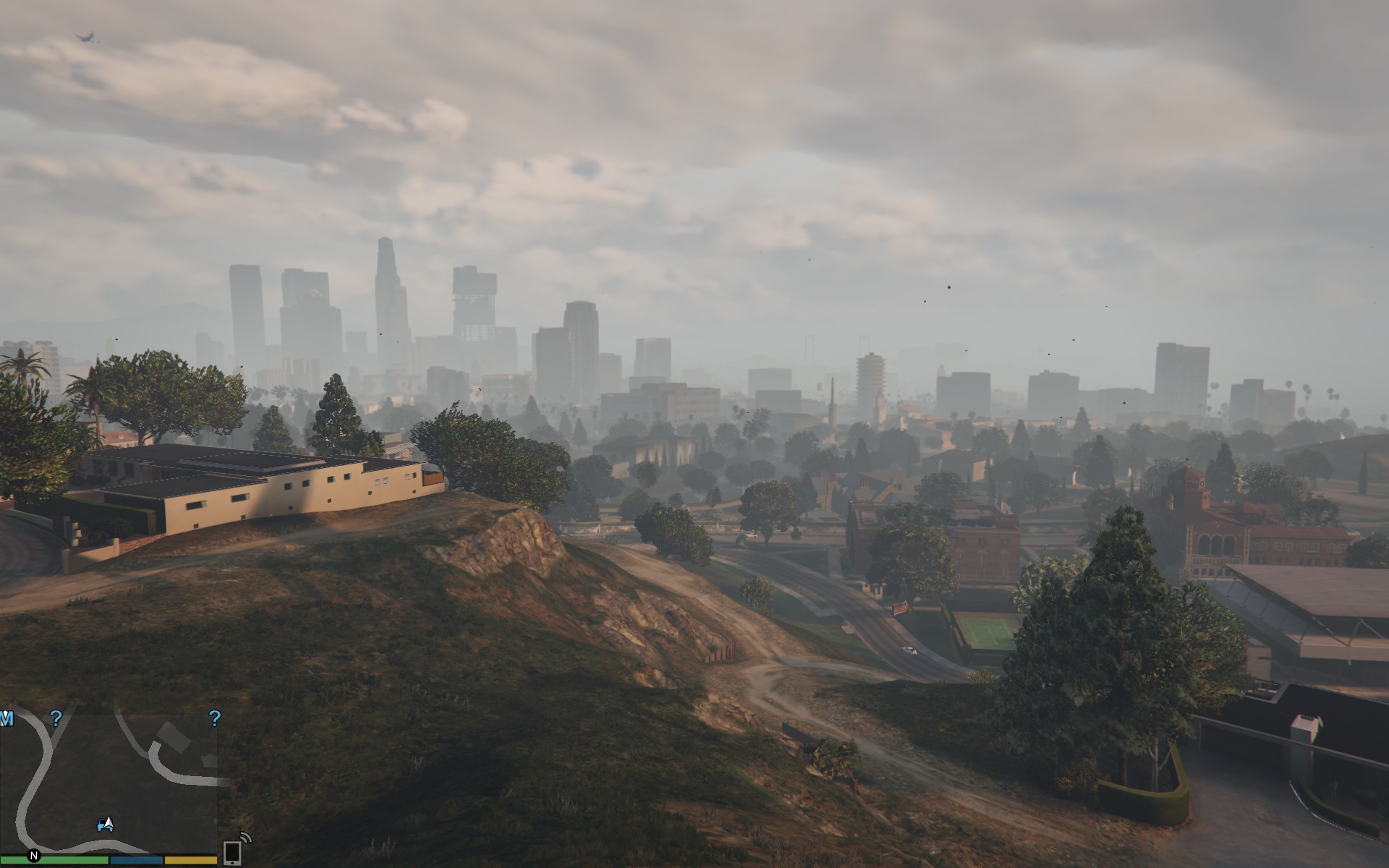This screenshot has height=868, width=1389.
Task: Select the blue car blip on the minimap
Action: click(102, 825)
